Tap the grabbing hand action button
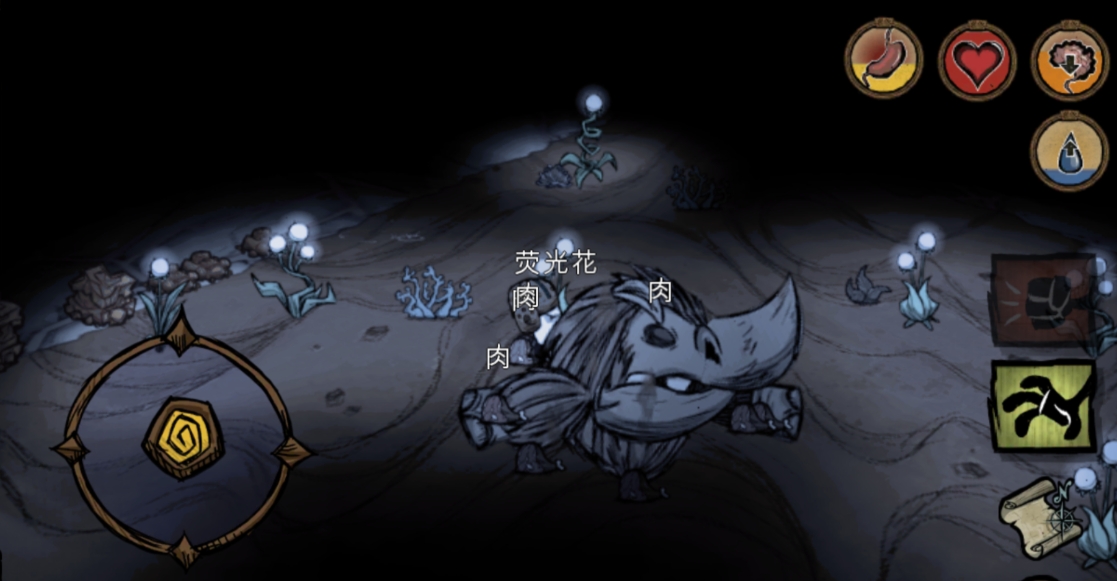 (x=1043, y=406)
